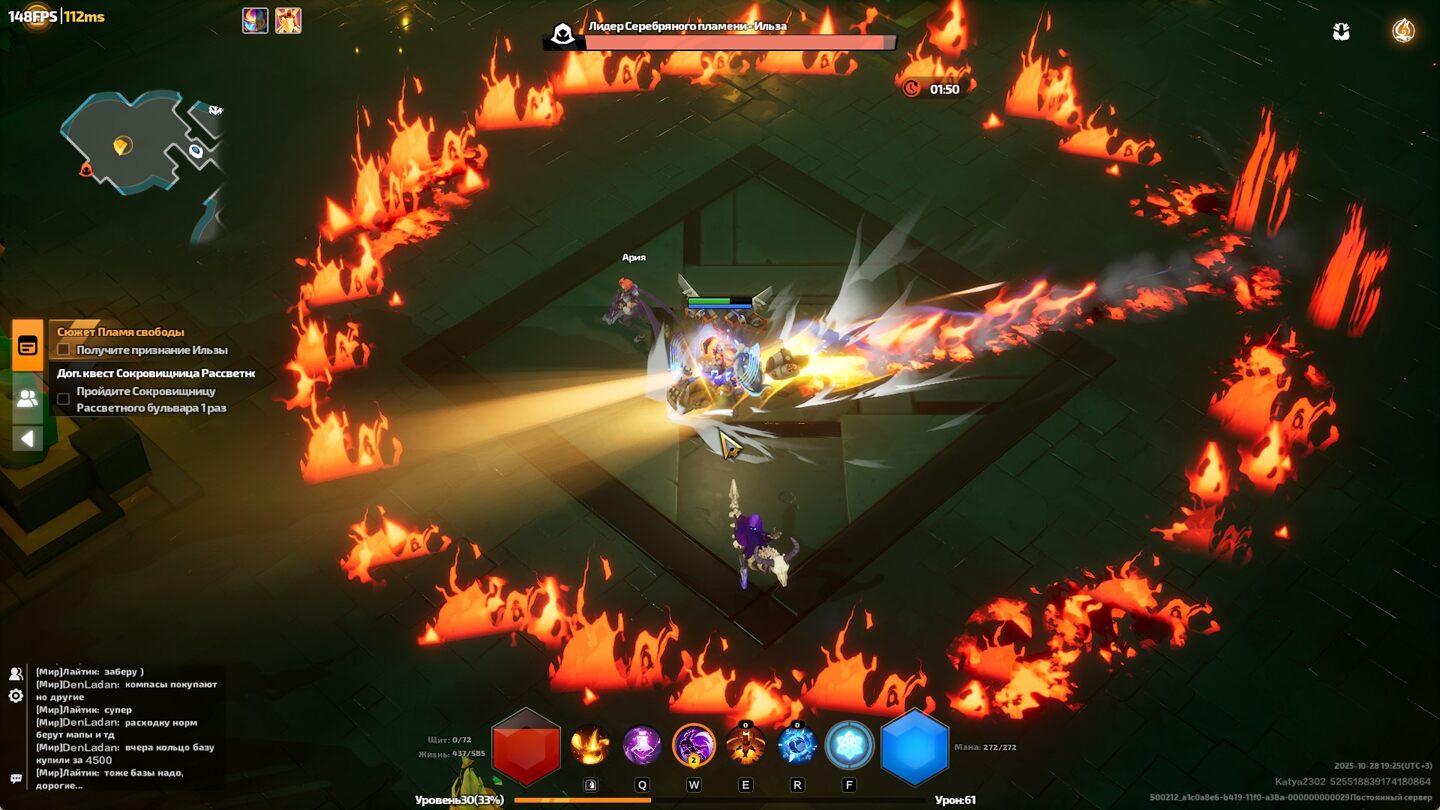Click the speech bubble to open chat
This screenshot has width=1440, height=810.
(x=16, y=778)
